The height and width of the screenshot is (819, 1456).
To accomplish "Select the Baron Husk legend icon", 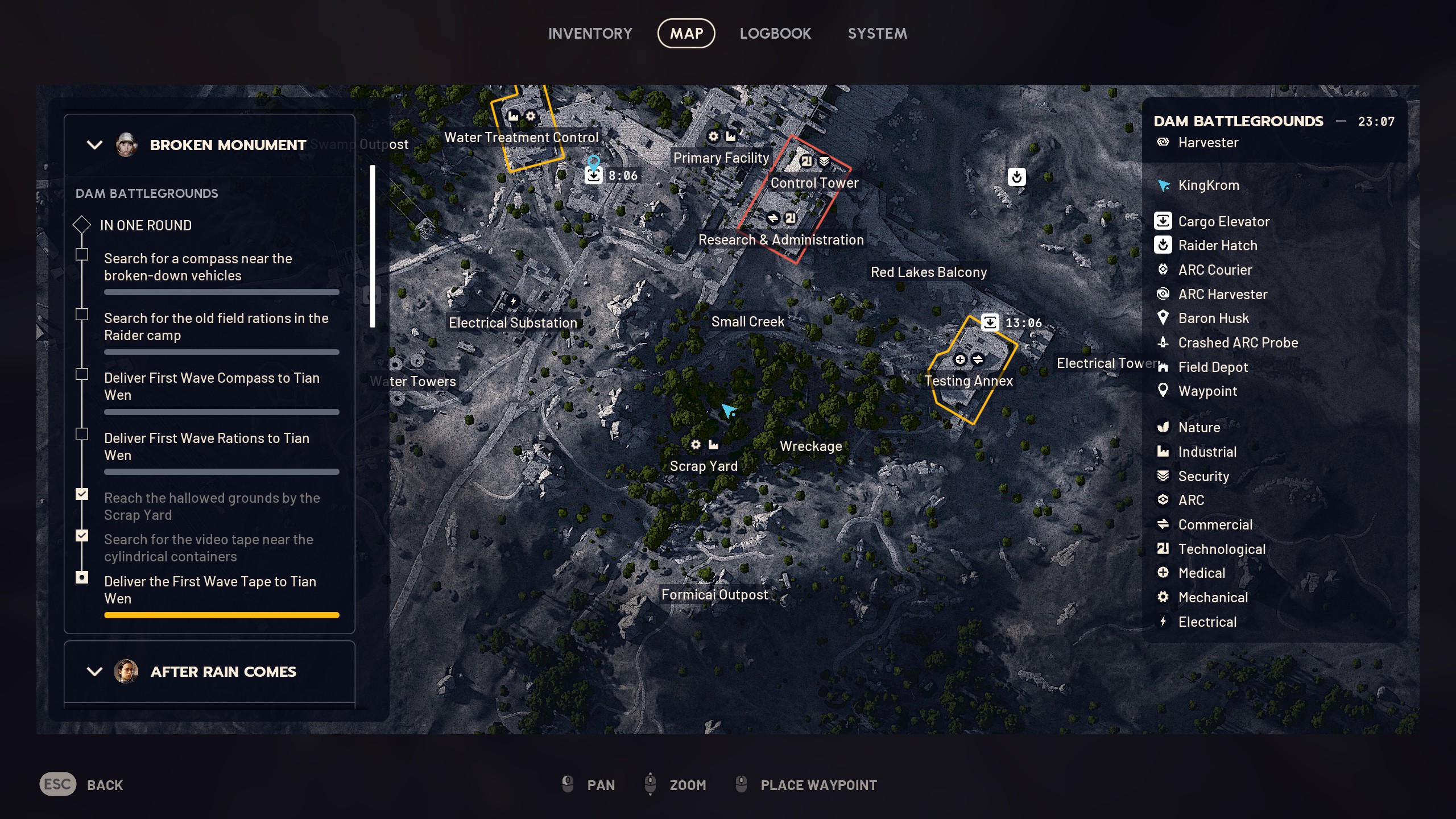I will pos(1163,318).
